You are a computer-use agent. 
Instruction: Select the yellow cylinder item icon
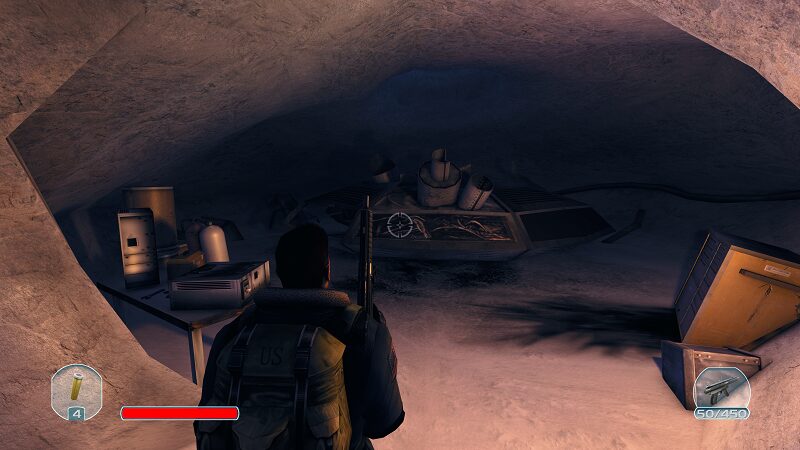coord(75,386)
